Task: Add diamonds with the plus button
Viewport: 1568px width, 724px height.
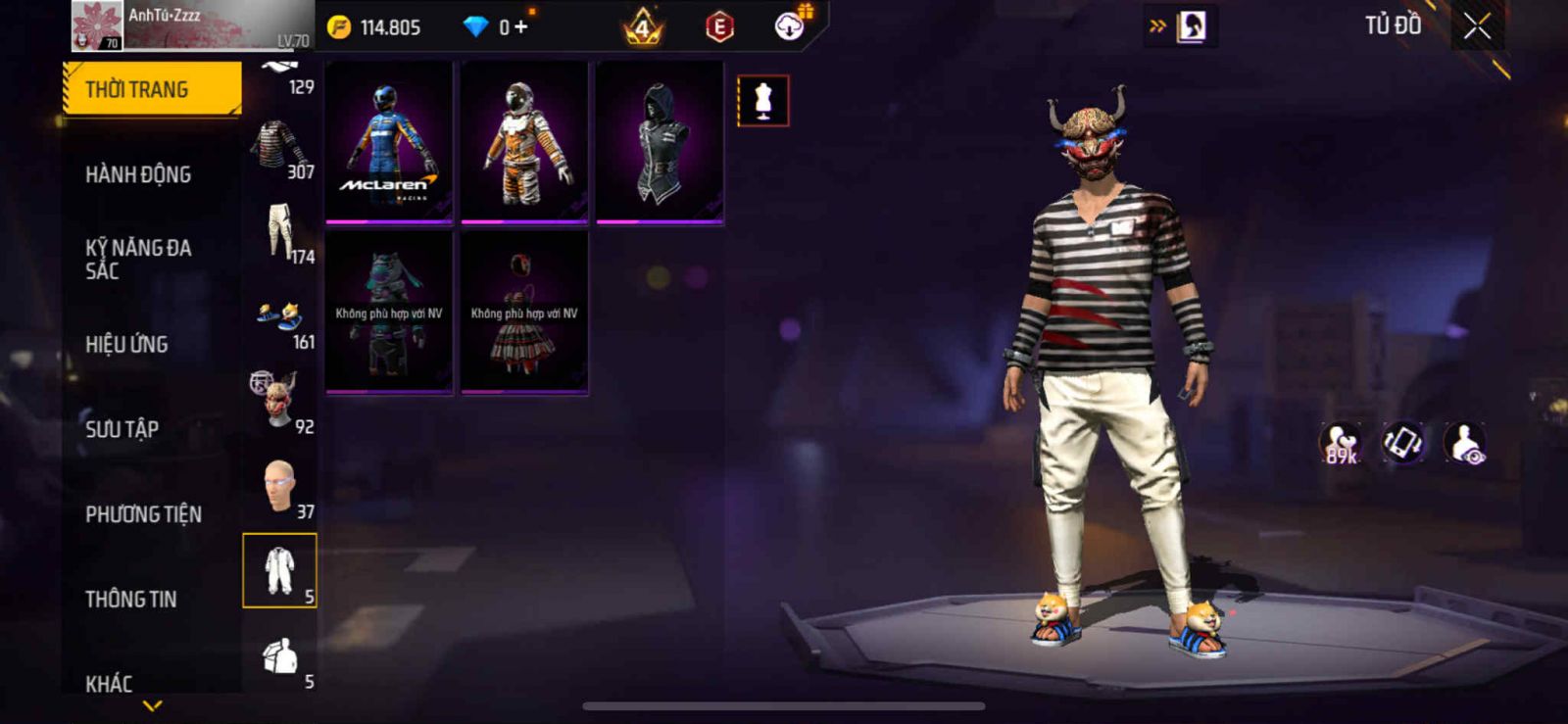Action: coord(520,27)
